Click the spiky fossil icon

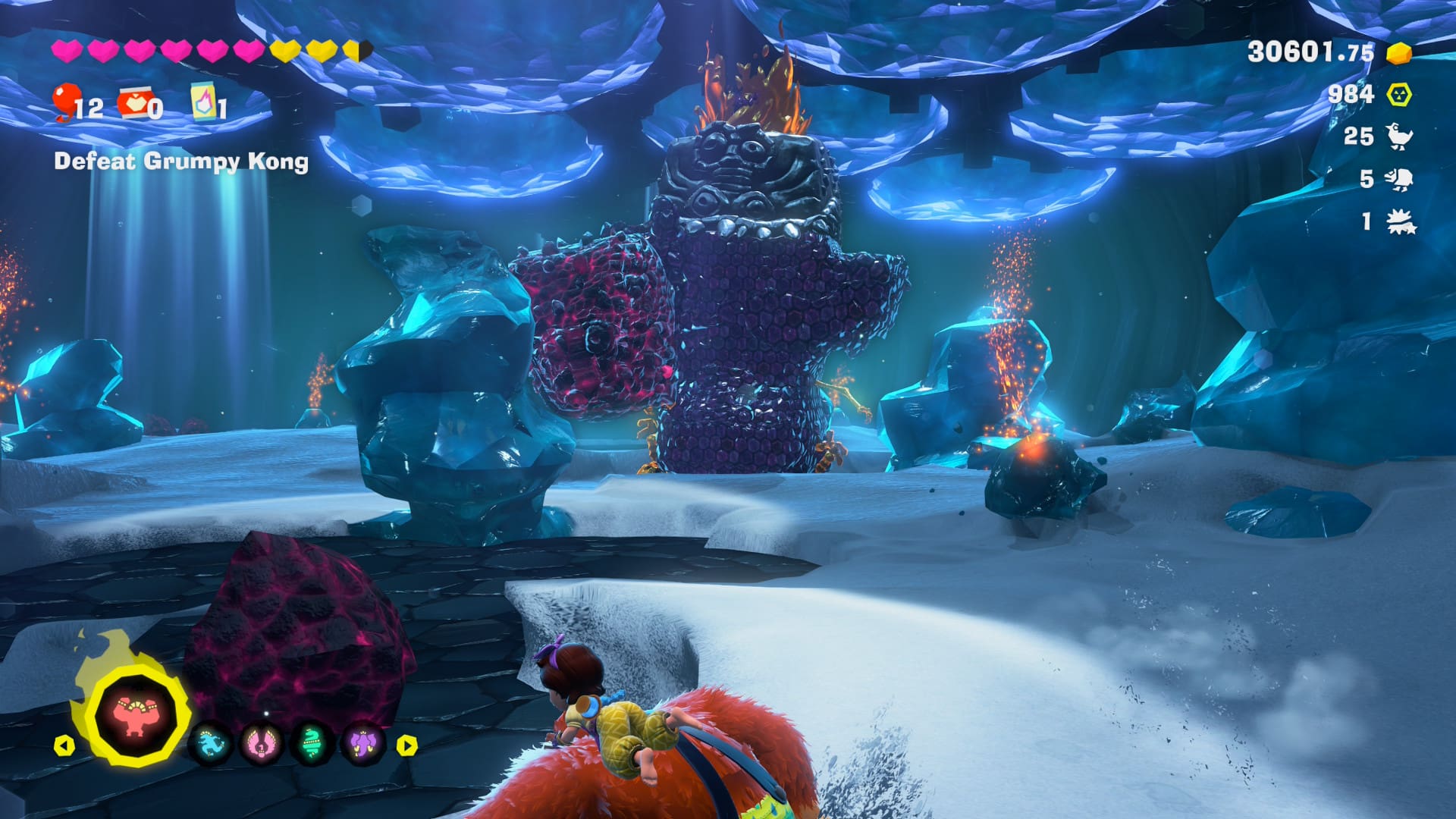click(1399, 222)
